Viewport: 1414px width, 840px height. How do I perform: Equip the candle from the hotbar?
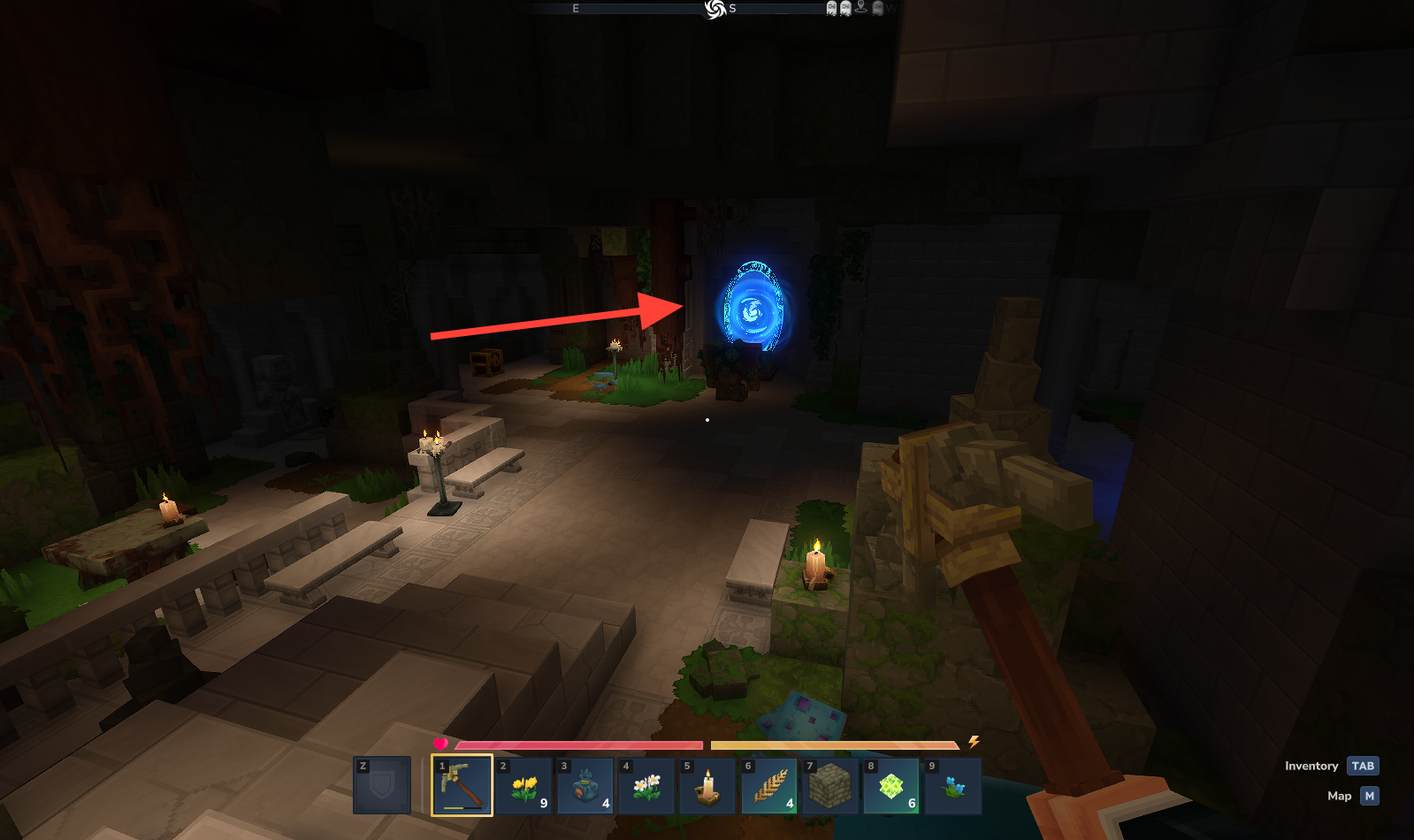[707, 785]
